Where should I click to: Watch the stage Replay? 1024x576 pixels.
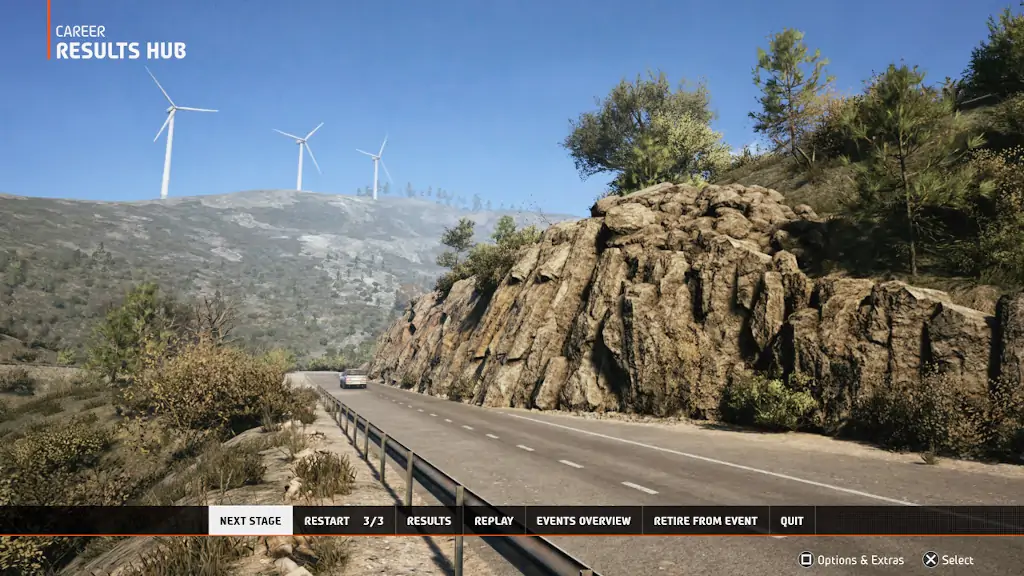click(493, 520)
